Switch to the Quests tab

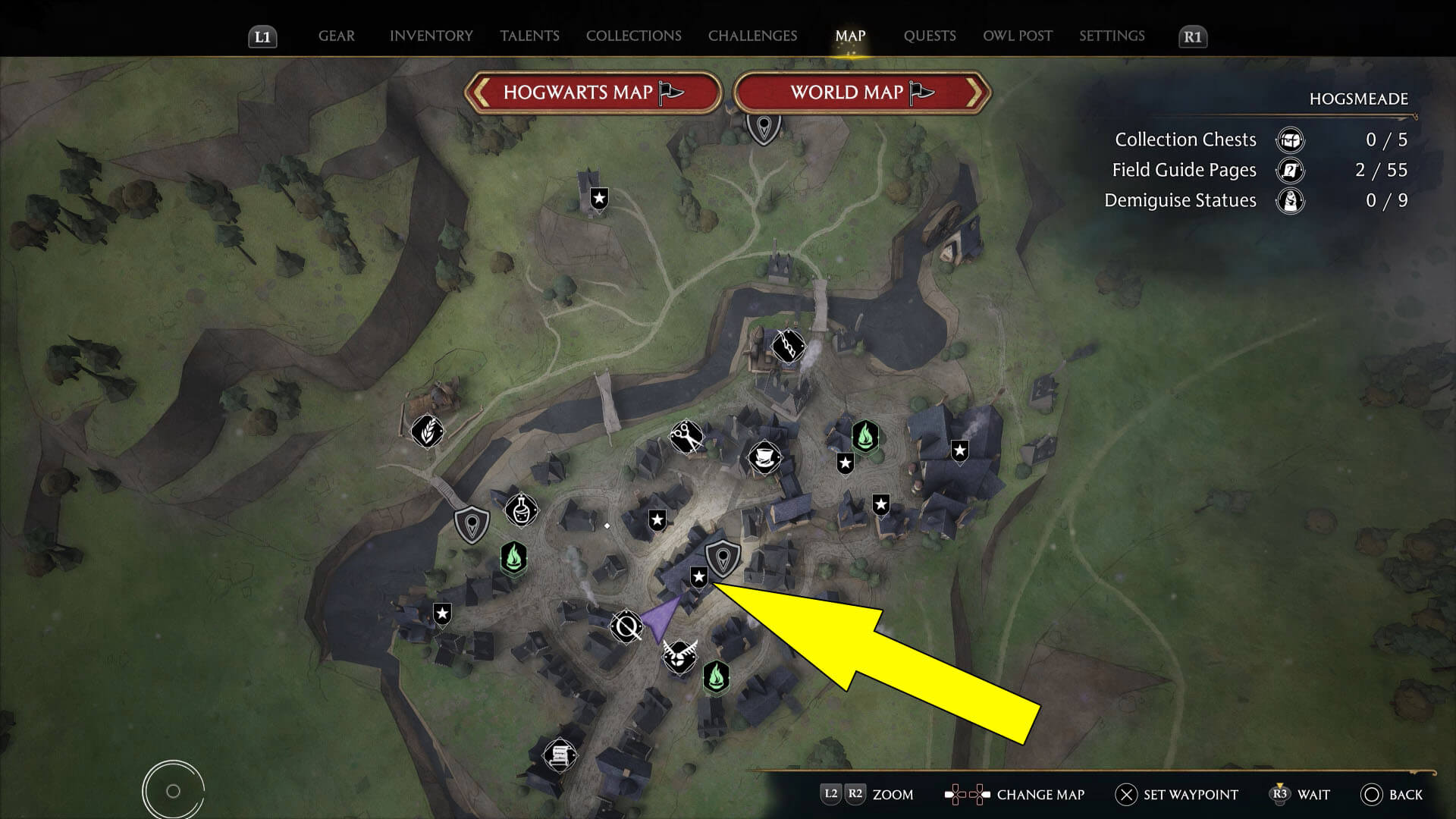click(930, 36)
